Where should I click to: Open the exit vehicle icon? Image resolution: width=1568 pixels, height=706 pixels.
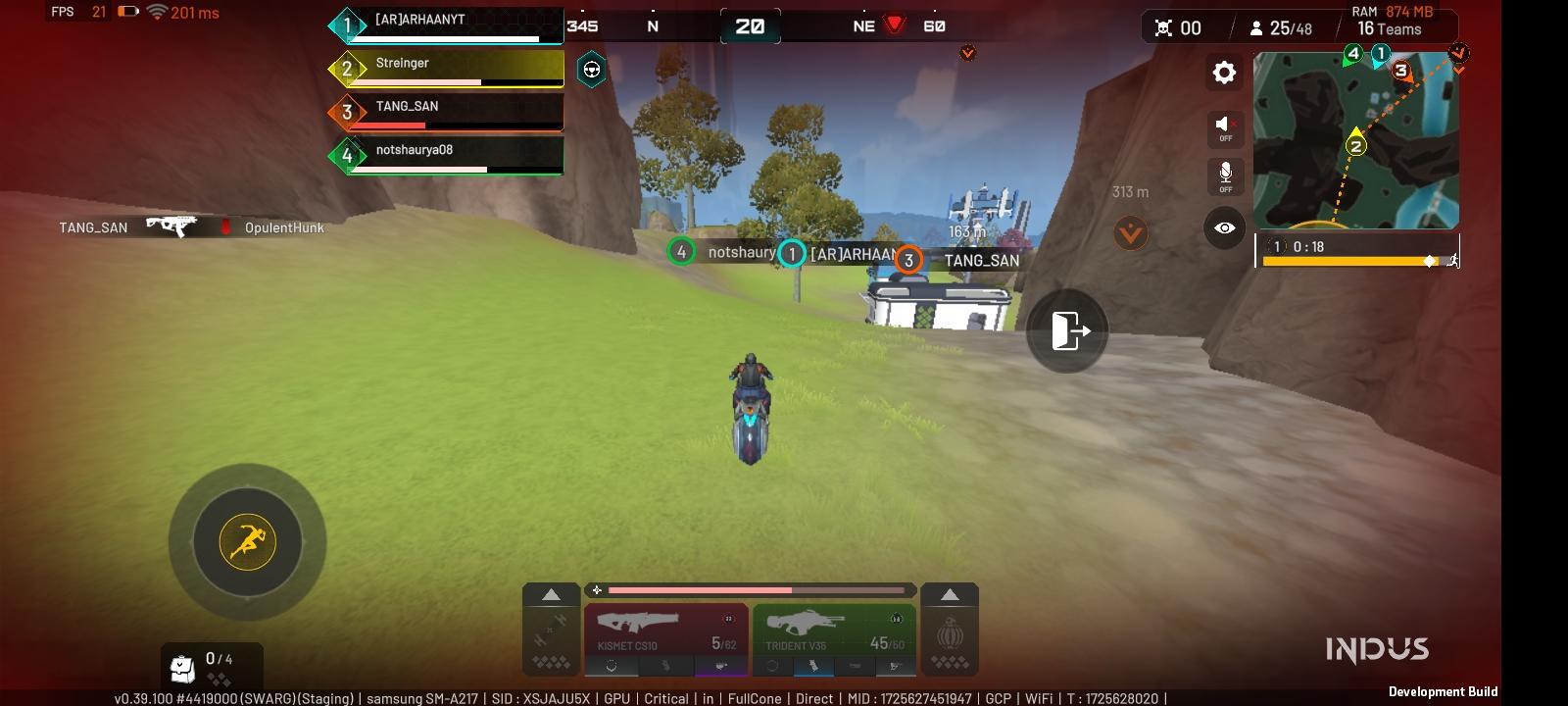[1066, 331]
